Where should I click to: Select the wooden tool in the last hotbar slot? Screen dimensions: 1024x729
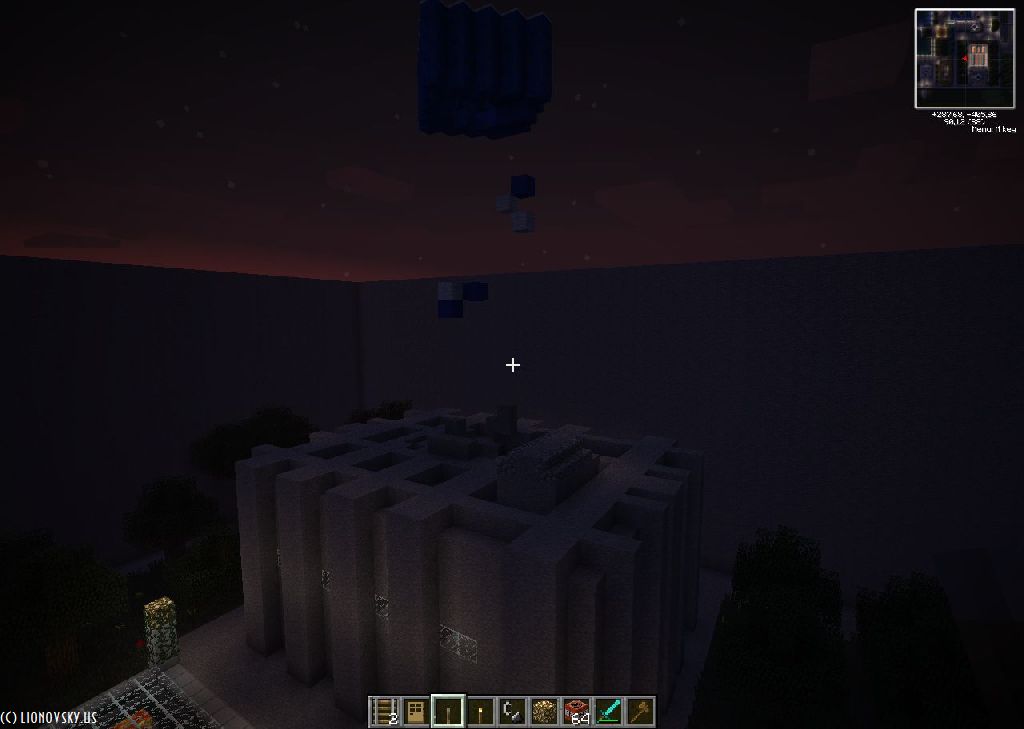point(640,712)
